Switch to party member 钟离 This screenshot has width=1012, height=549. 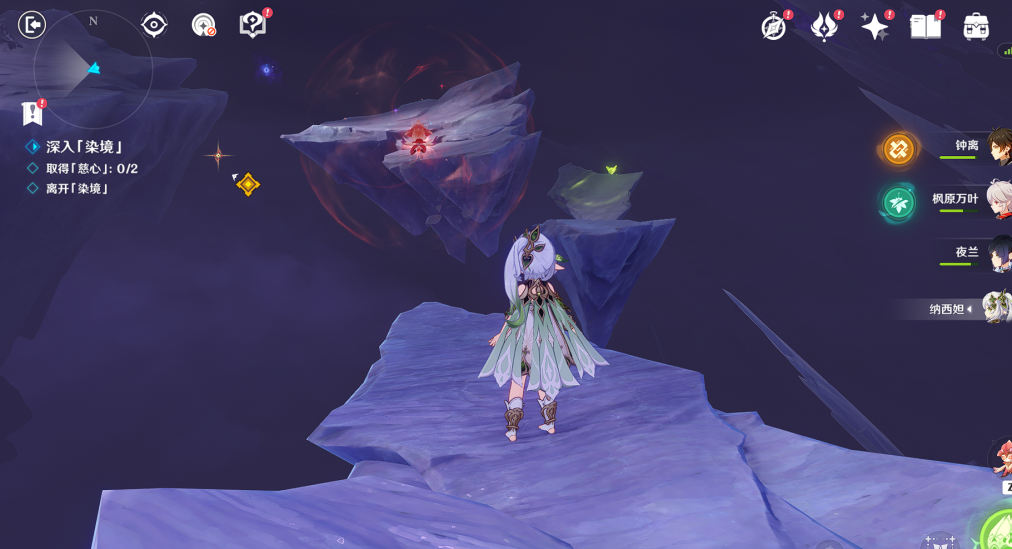pyautogui.click(x=998, y=148)
